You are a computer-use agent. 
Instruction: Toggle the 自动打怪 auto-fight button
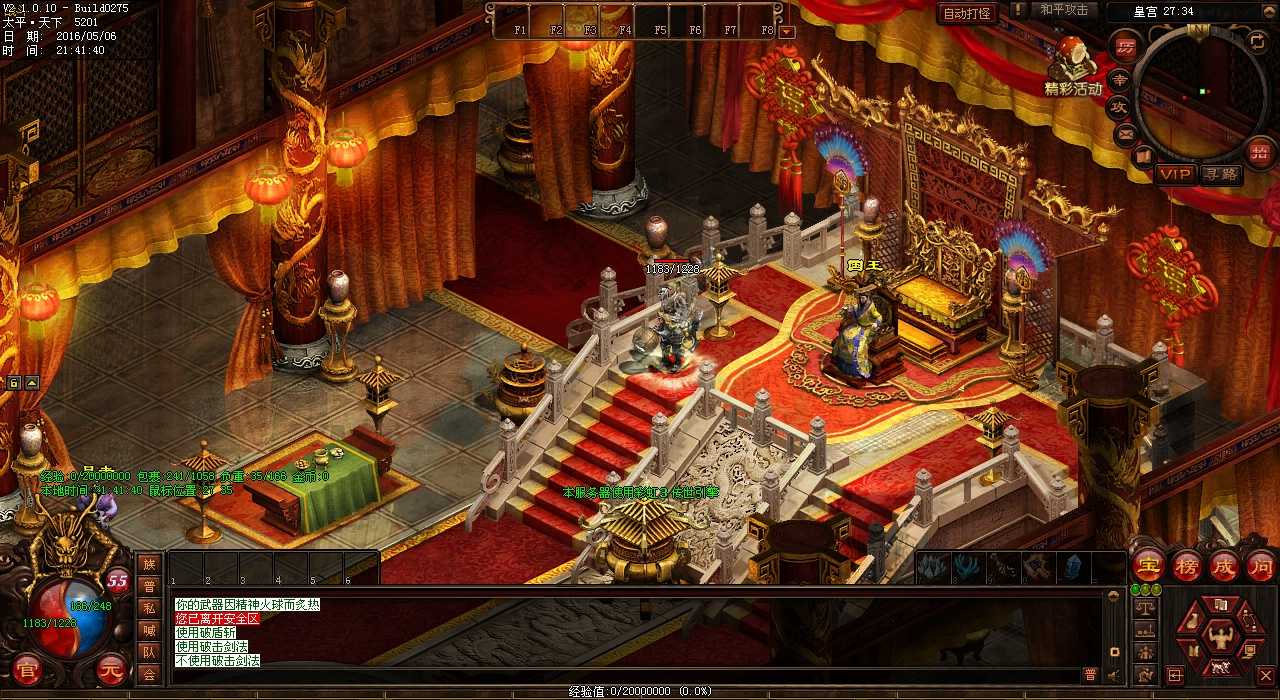tap(968, 13)
